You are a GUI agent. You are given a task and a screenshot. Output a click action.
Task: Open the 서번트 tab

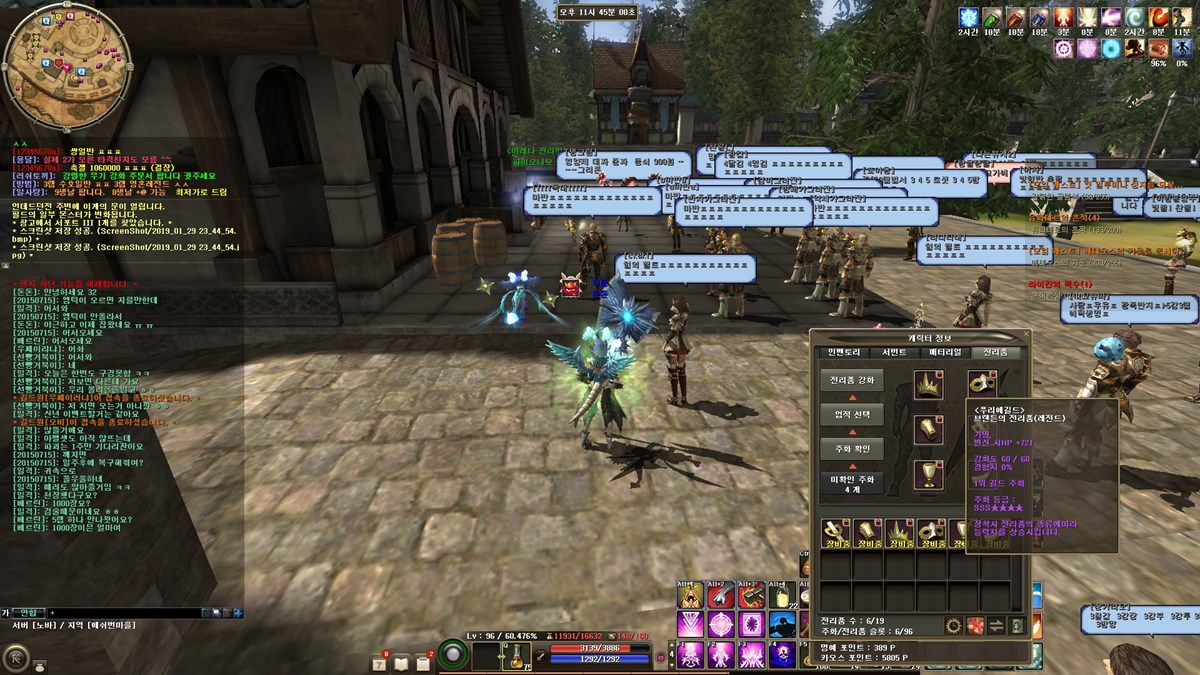click(x=894, y=352)
